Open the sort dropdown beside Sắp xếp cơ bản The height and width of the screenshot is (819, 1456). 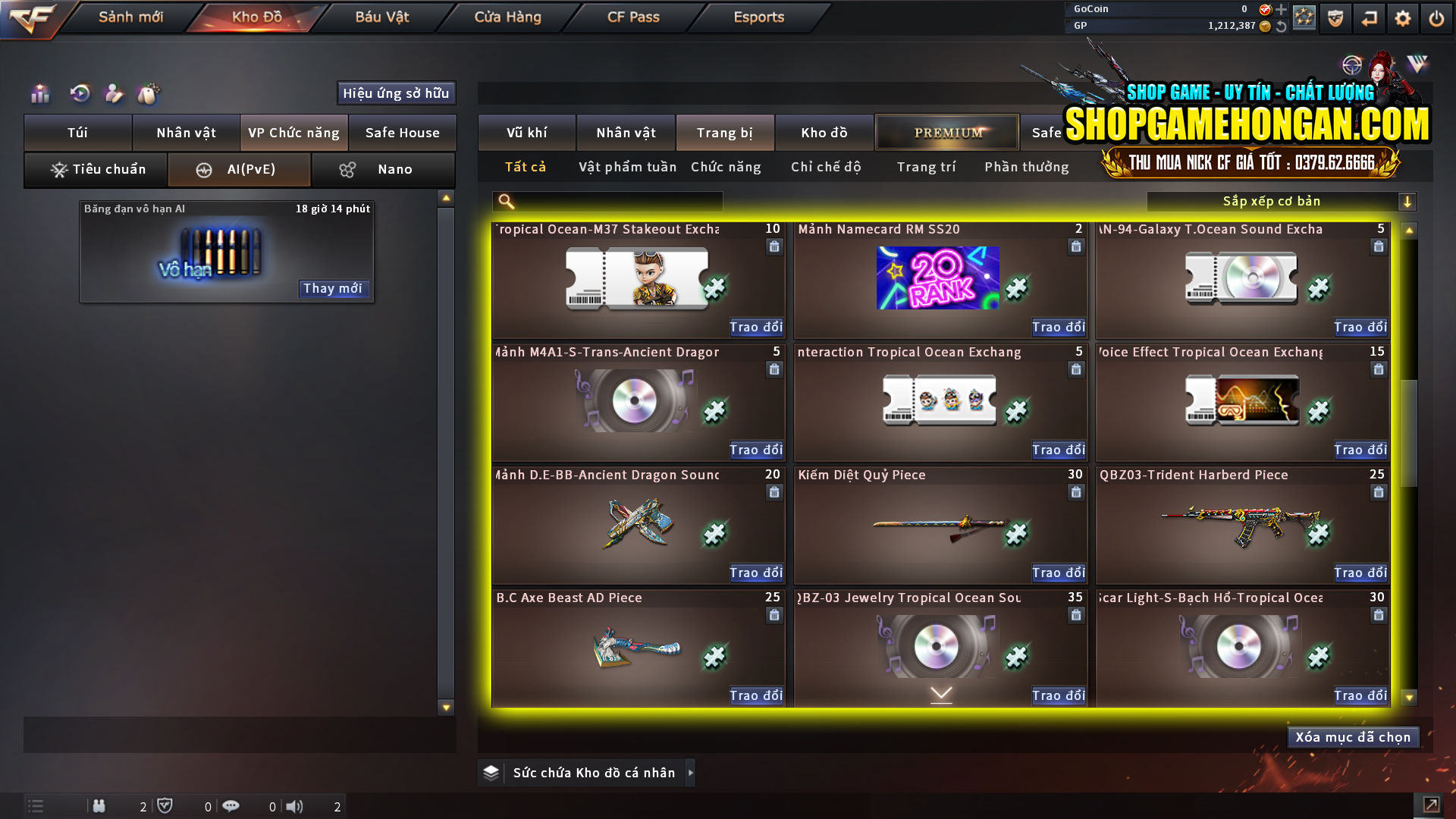coord(1408,201)
